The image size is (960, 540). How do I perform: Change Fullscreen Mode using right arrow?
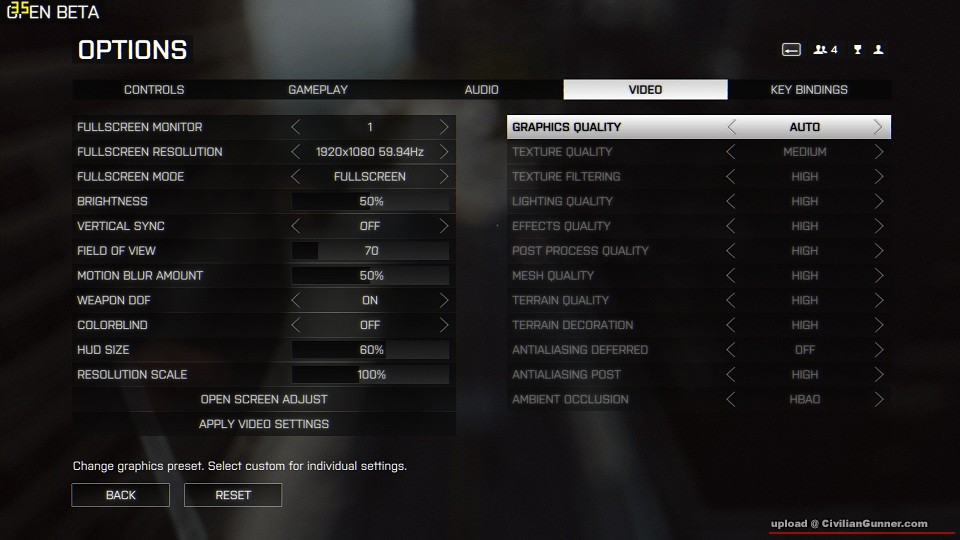click(x=444, y=177)
